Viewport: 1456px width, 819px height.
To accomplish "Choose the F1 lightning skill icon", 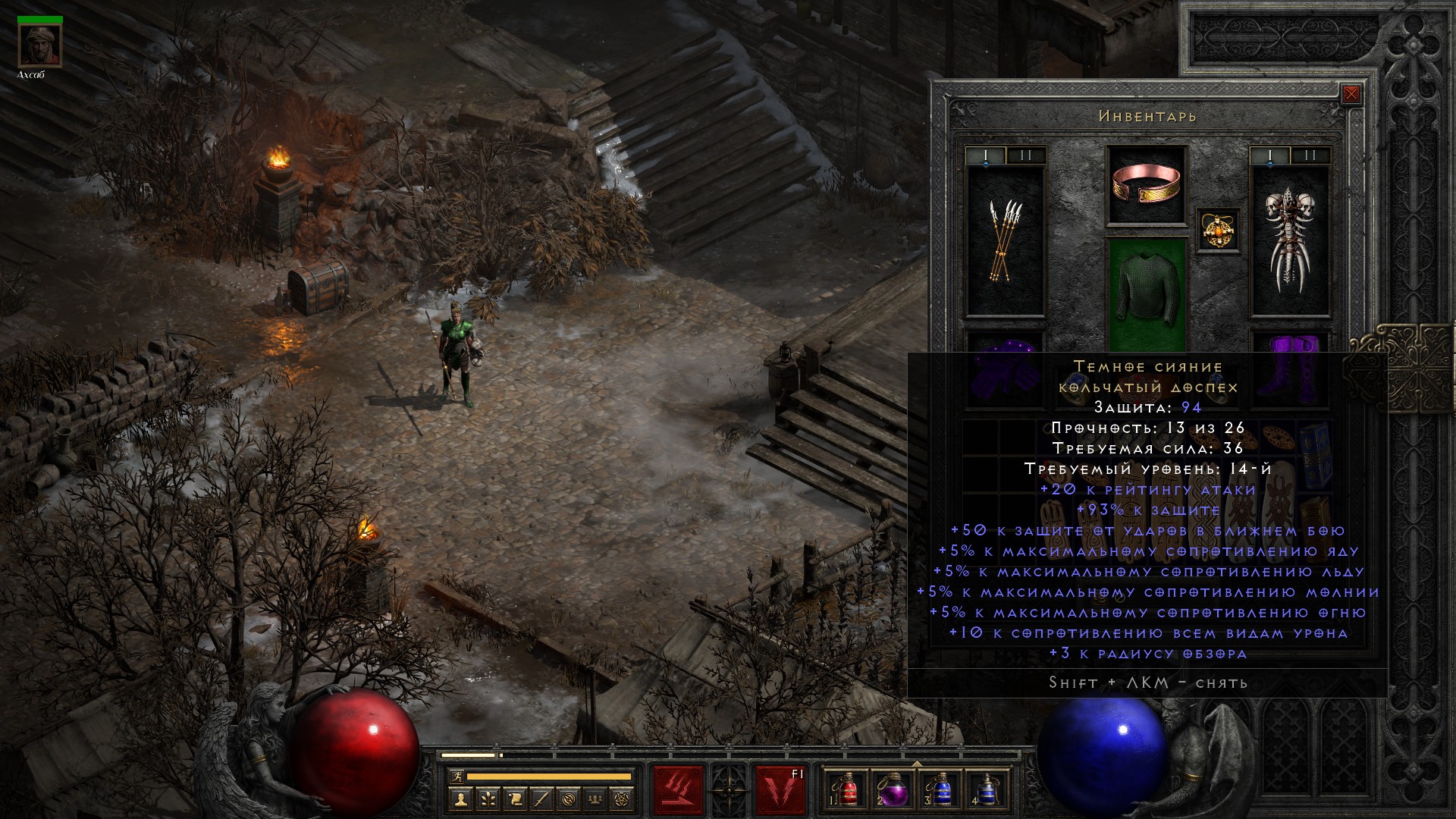I will pyautogui.click(x=780, y=790).
